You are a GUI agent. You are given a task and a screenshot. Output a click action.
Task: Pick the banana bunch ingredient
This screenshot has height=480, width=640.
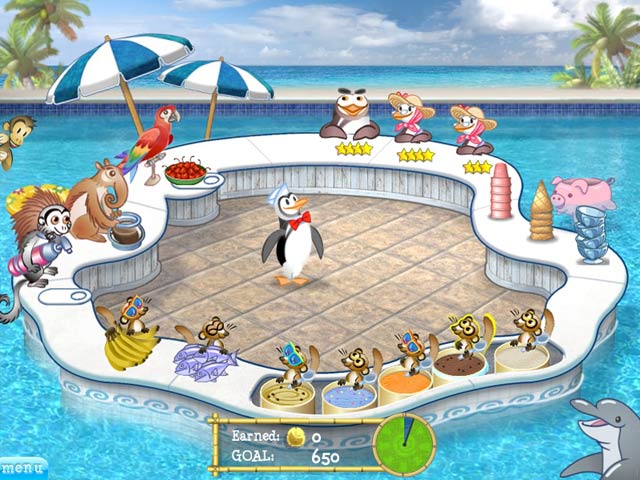coord(129,346)
